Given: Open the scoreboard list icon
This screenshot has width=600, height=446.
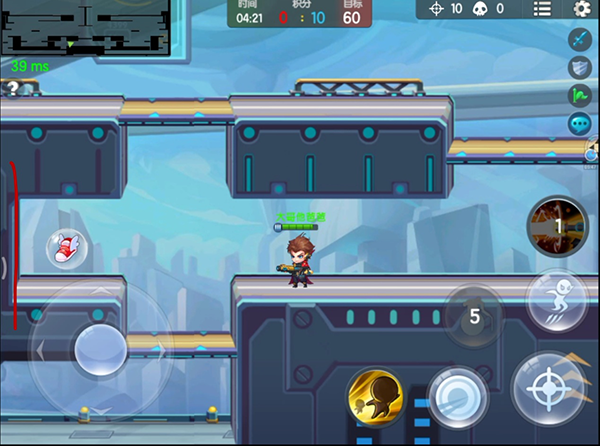Looking at the screenshot, I should click(x=542, y=9).
